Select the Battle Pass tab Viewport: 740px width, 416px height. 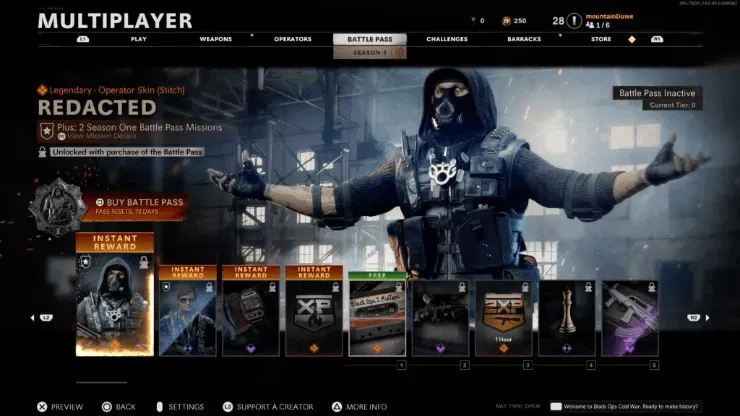pyautogui.click(x=370, y=39)
